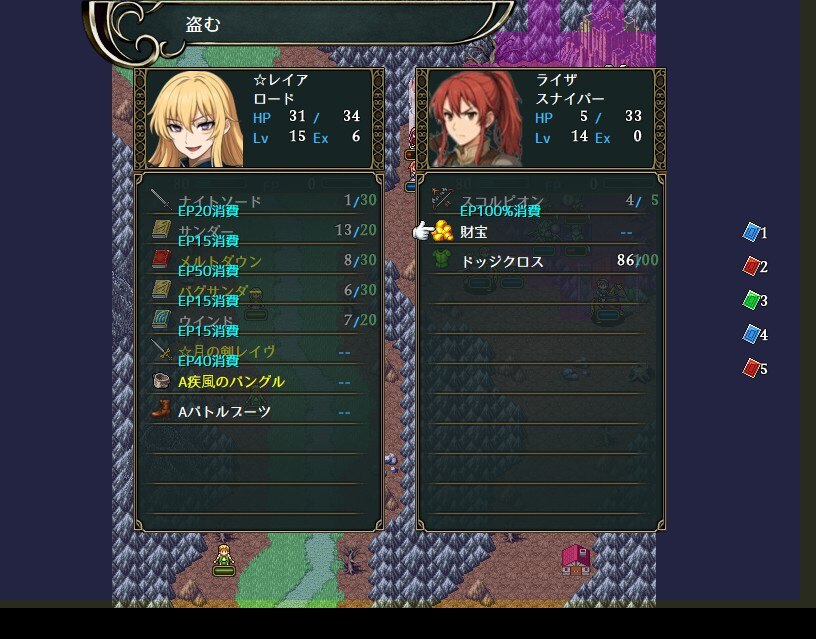
Task: Choose the red メルトダウン tome
Action: tap(220, 261)
